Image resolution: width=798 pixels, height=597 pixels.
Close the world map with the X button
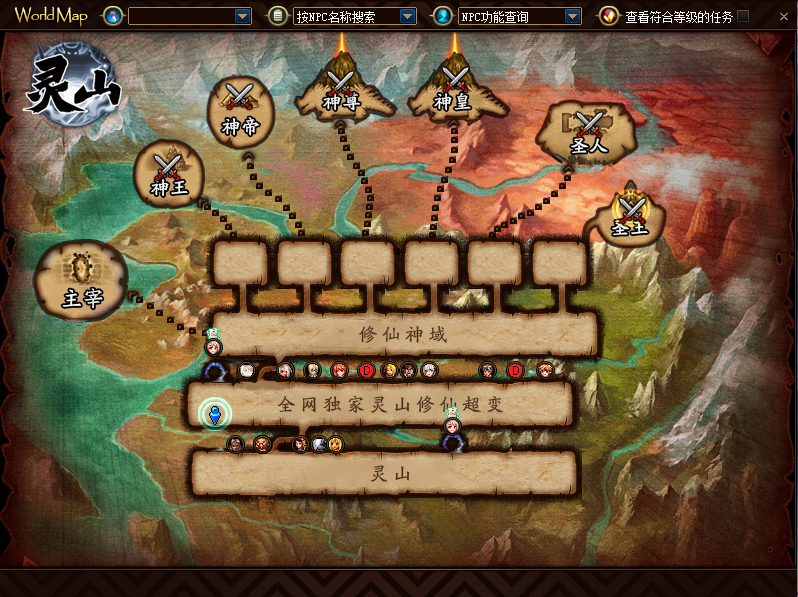pyautogui.click(x=781, y=16)
